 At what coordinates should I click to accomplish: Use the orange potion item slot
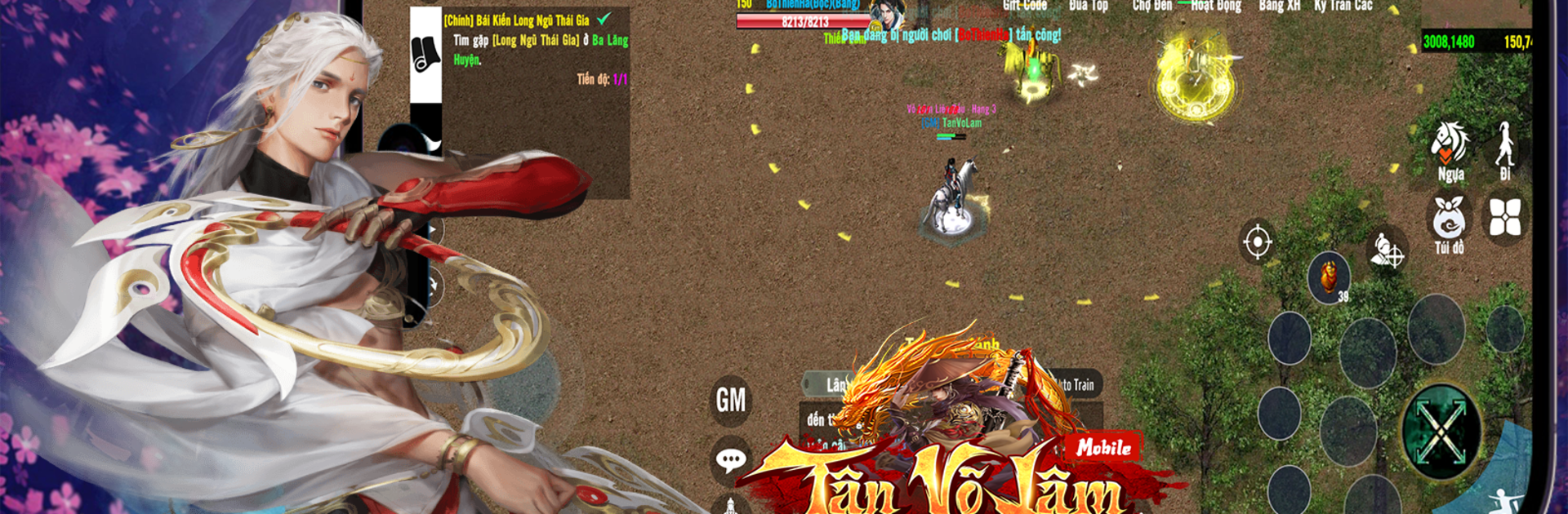[1329, 277]
